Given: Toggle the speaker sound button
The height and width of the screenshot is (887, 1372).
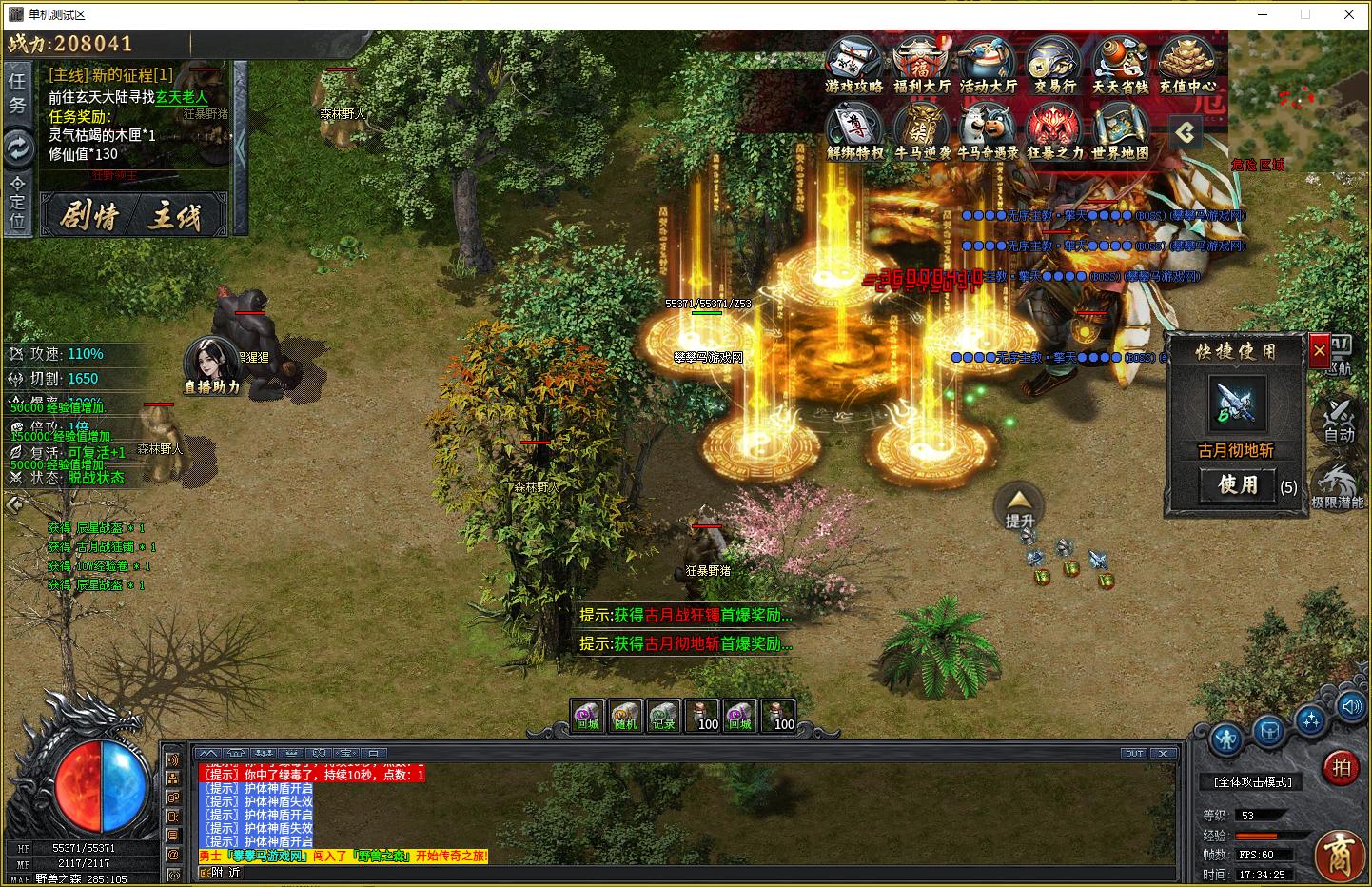Looking at the screenshot, I should pyautogui.click(x=1351, y=706).
